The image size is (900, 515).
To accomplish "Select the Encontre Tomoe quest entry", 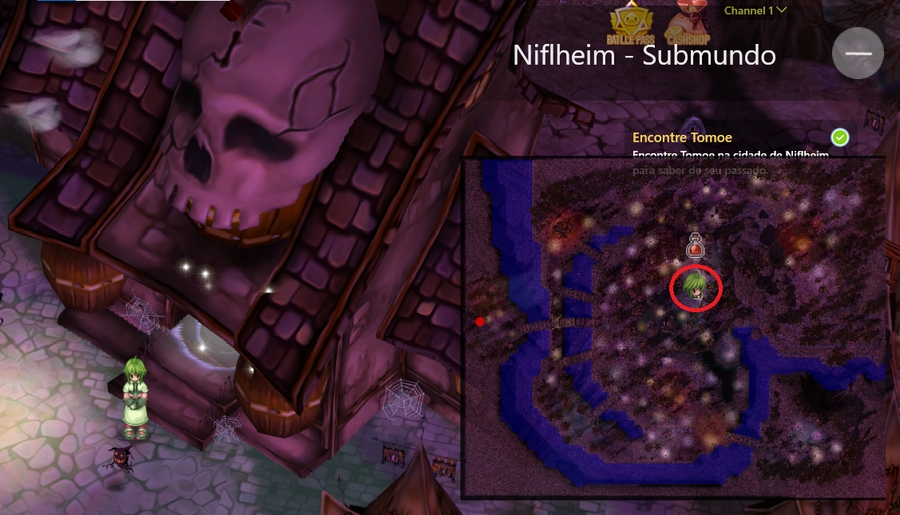I will [x=683, y=137].
